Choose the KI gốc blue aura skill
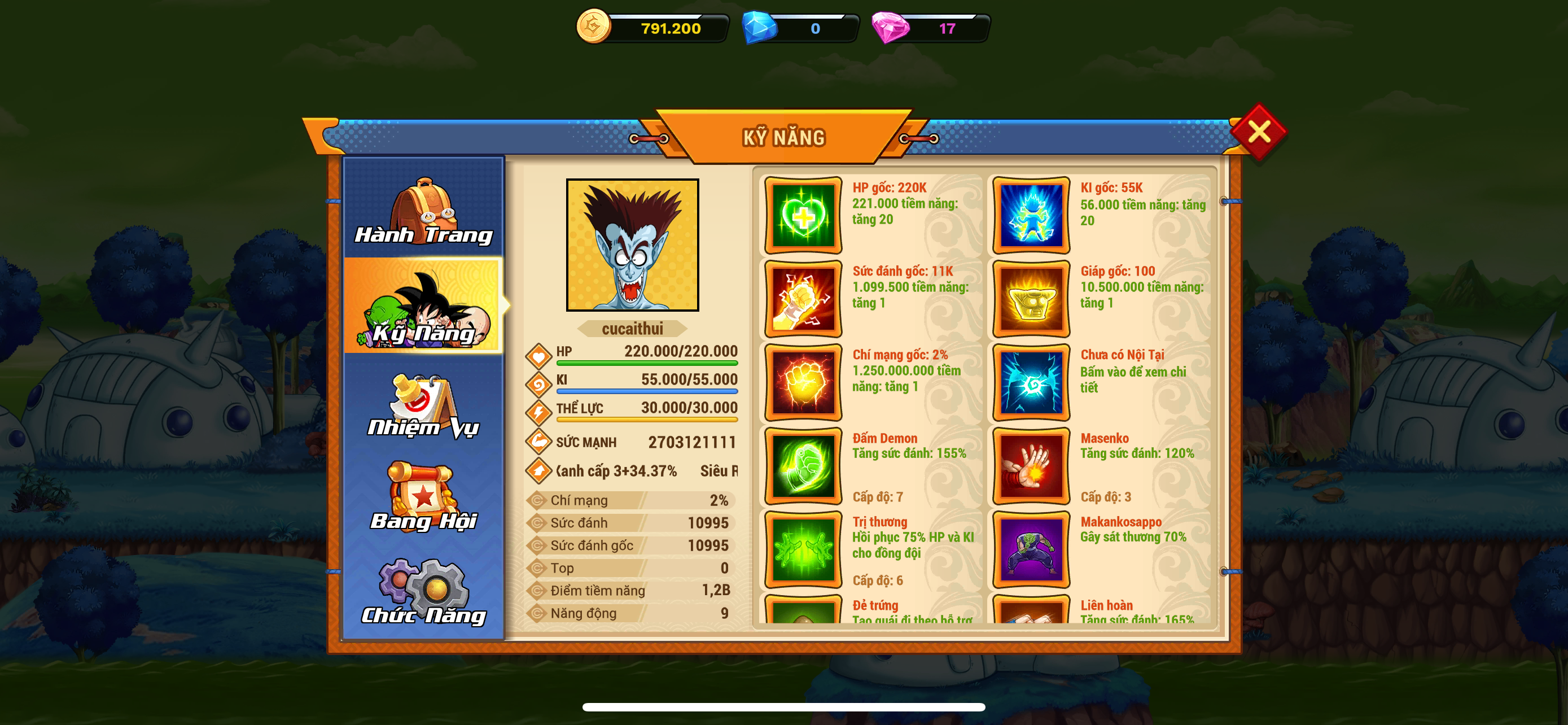 point(1031,216)
